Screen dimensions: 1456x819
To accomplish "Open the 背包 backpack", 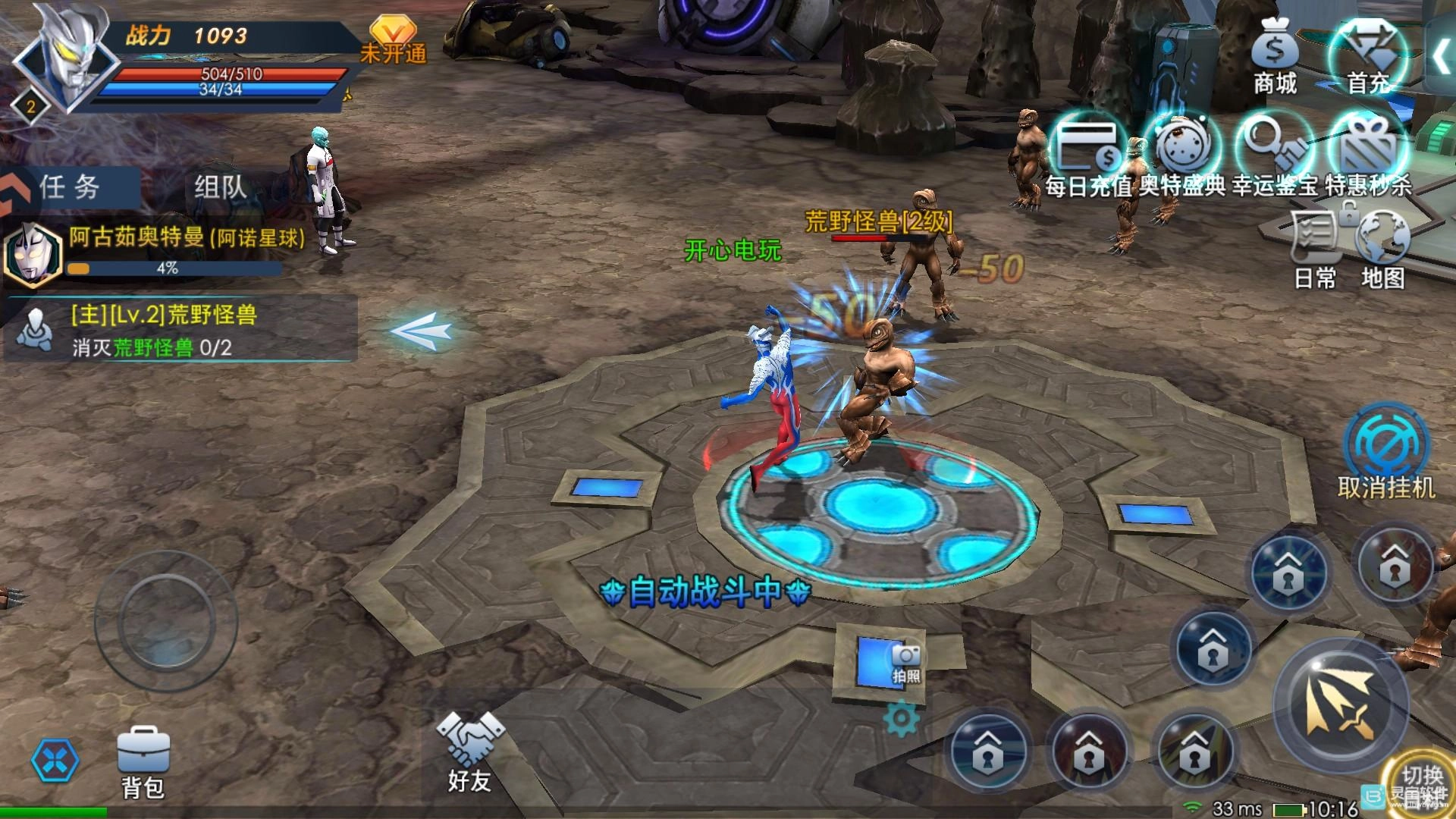I will 143,762.
